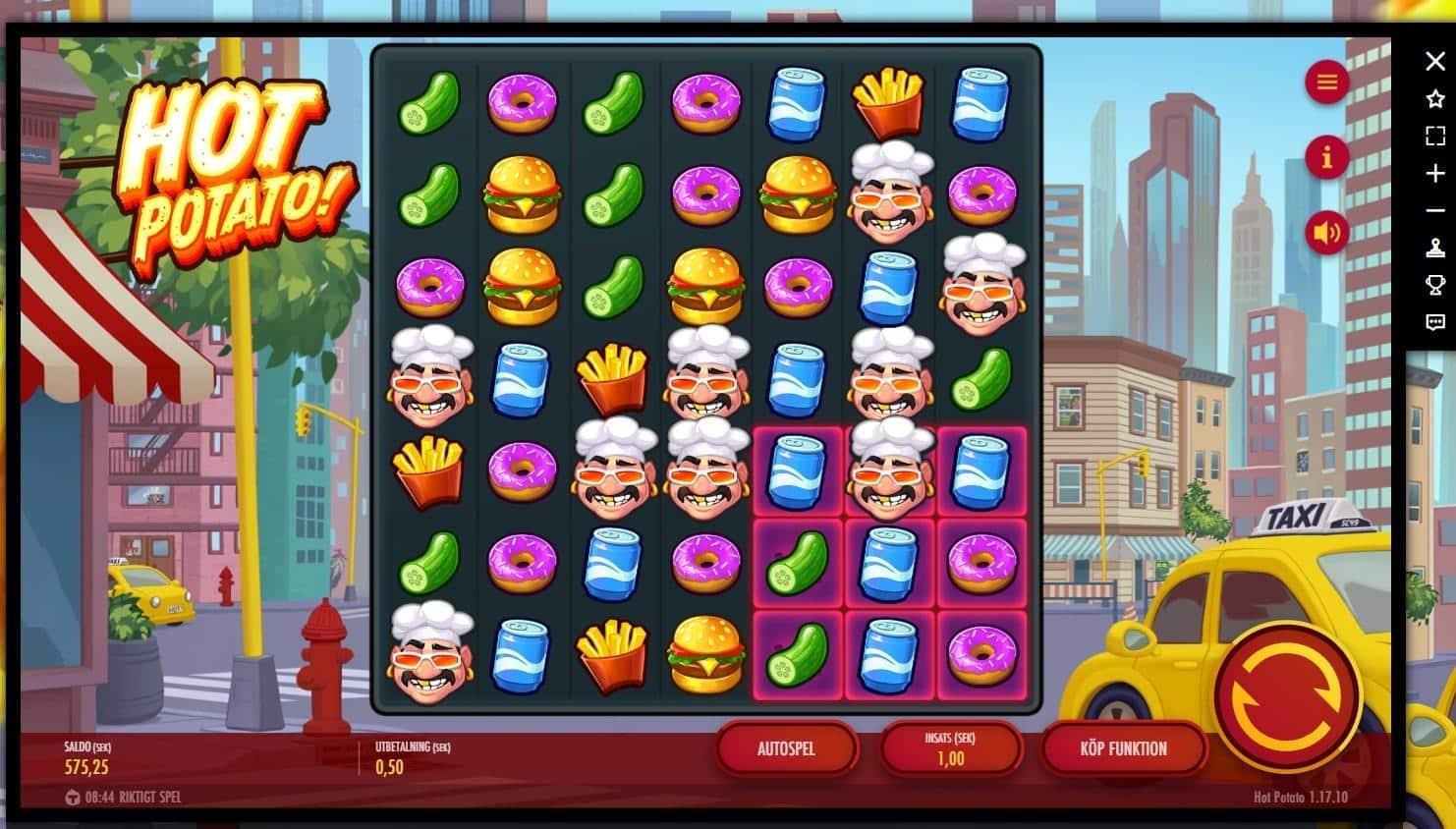The height and width of the screenshot is (829, 1456).
Task: Open the Köp Funktion buy feature
Action: (x=1123, y=748)
